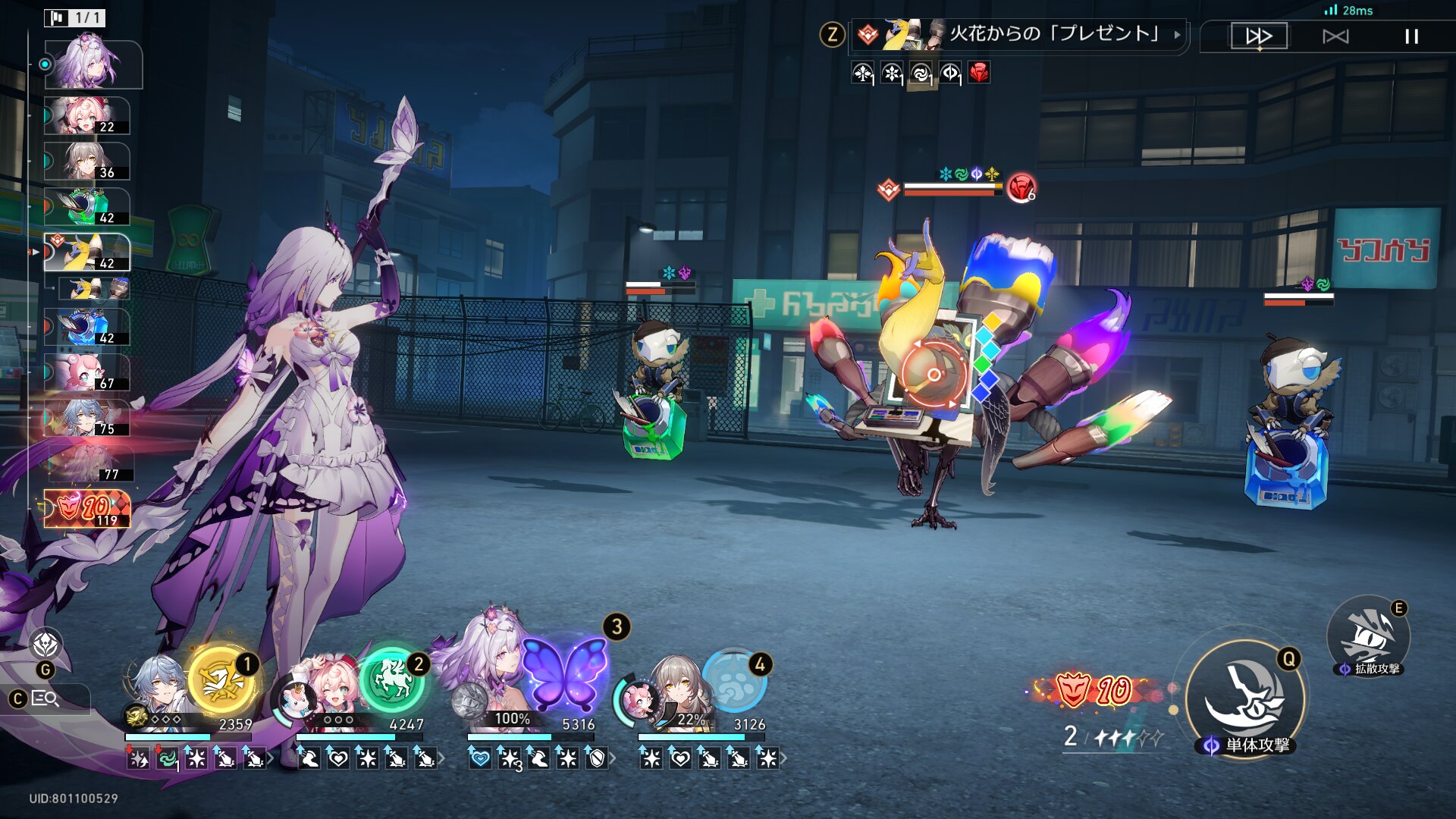Open the technique emblem icon above G
The width and height of the screenshot is (1456, 819).
click(46, 645)
